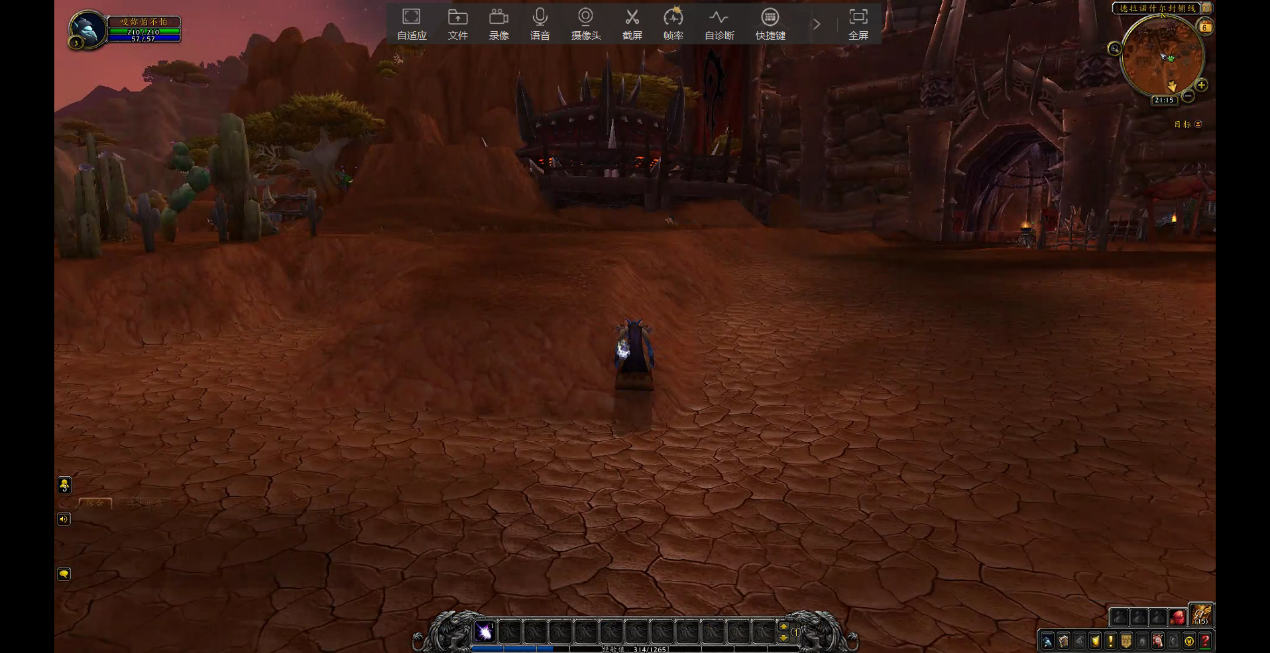Click the player portrait frame
Viewport: 1270px width, 653px height.
tap(88, 30)
